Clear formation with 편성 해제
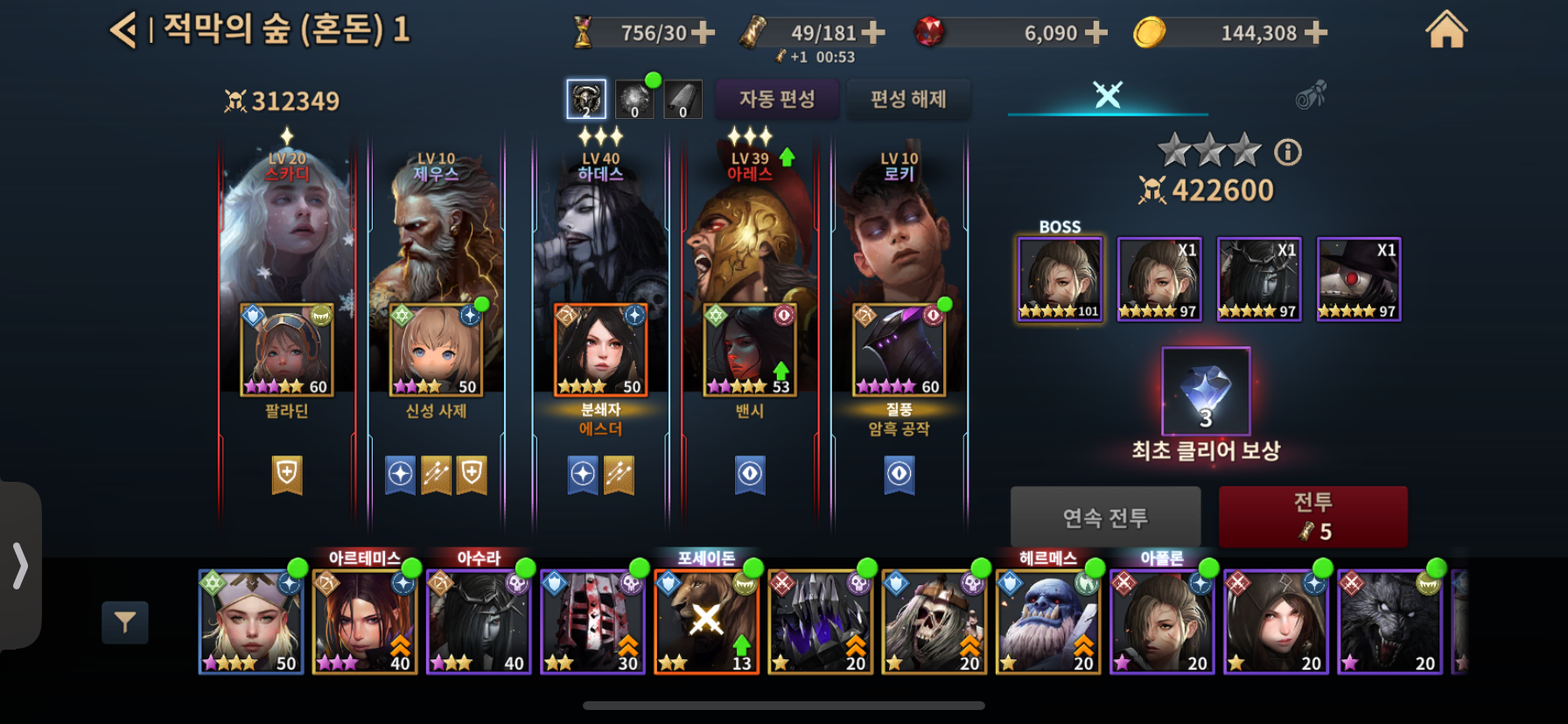Image resolution: width=1568 pixels, height=724 pixels. click(x=908, y=99)
